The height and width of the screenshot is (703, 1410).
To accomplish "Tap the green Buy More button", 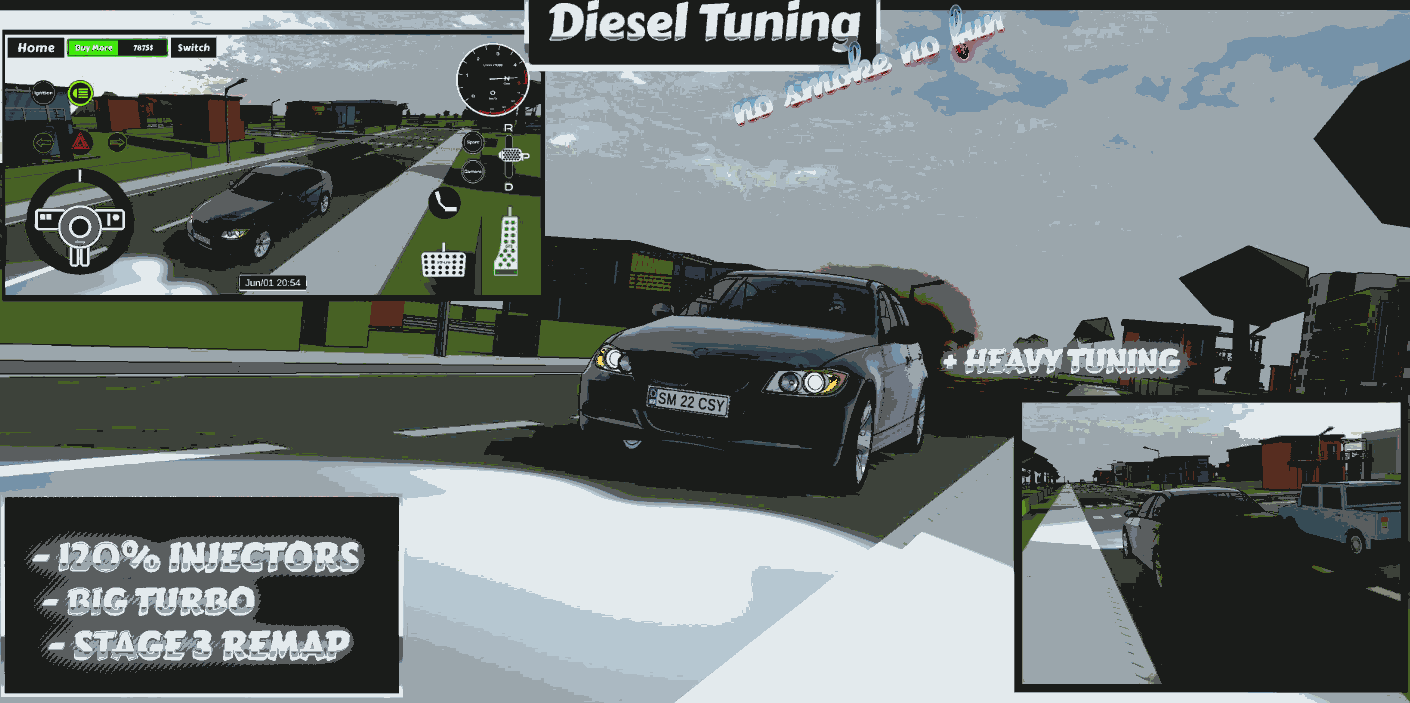I will [x=94, y=48].
